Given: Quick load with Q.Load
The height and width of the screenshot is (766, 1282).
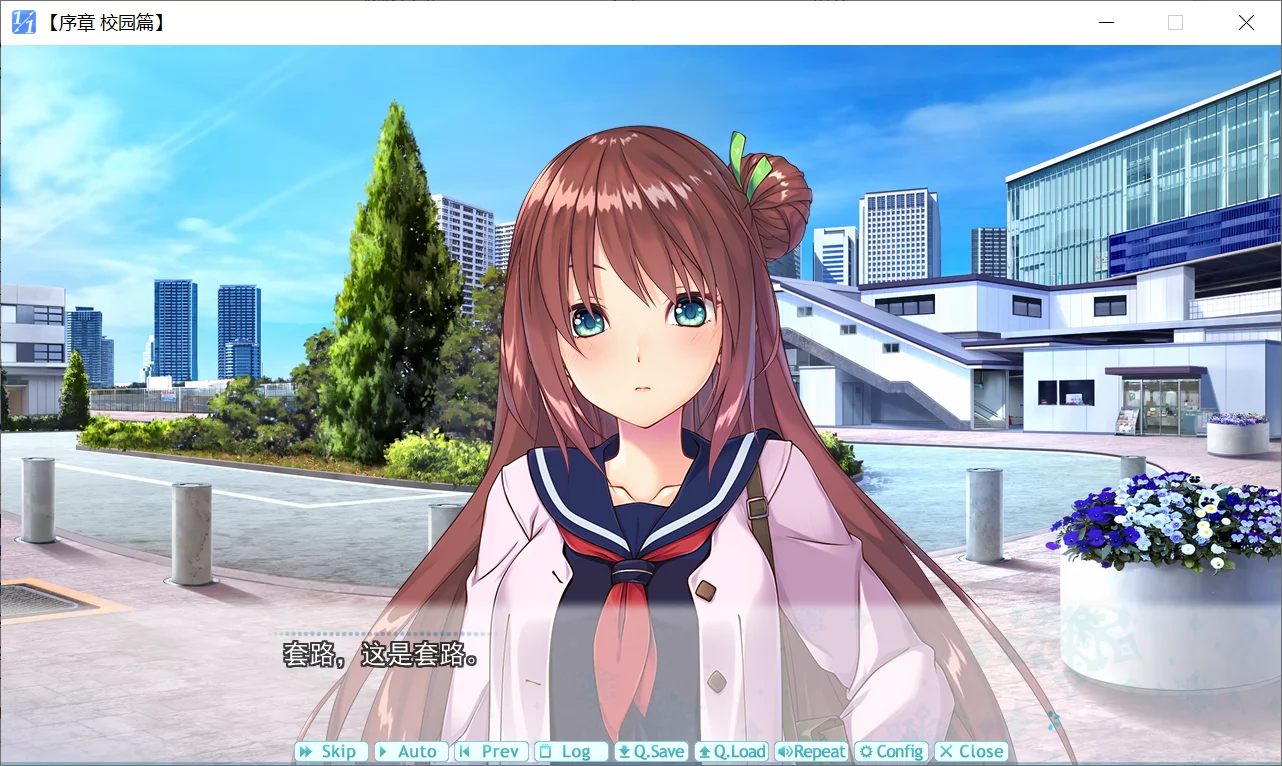Looking at the screenshot, I should pyautogui.click(x=731, y=752).
